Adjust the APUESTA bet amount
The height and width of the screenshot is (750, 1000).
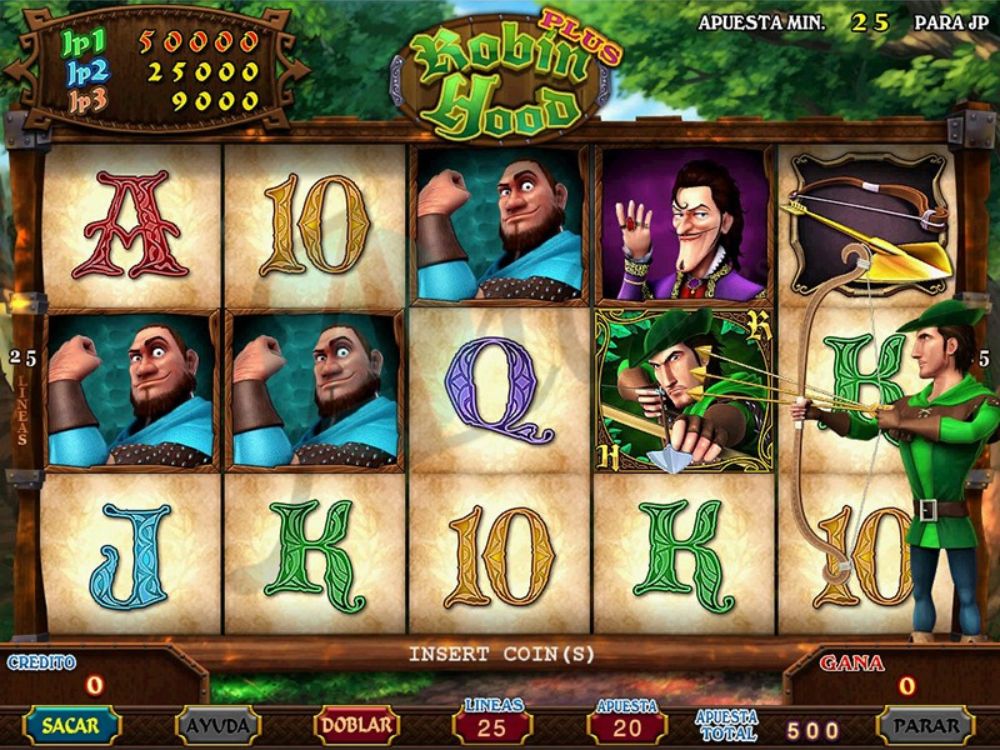(626, 726)
